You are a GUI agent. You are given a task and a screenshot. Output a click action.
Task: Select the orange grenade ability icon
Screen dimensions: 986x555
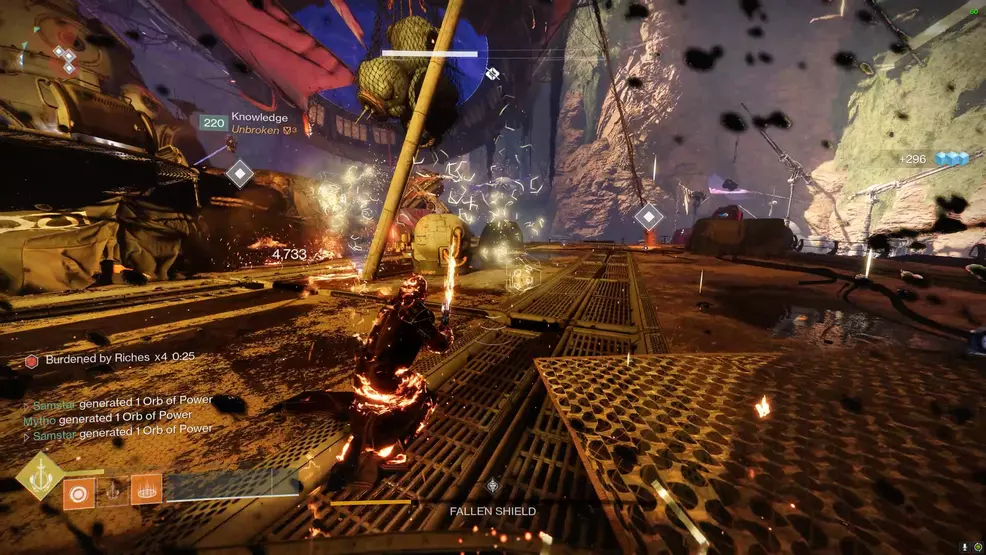click(x=78, y=491)
